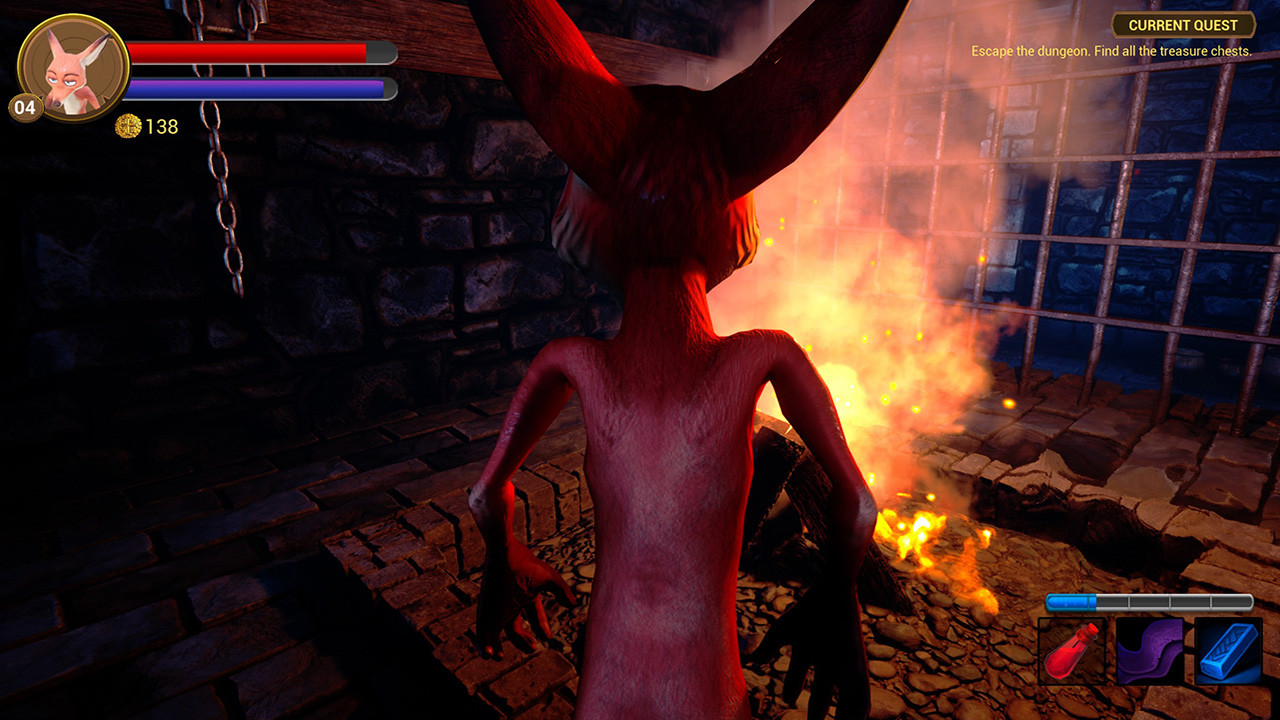Toggle the CURRENT QUEST banner display
Viewport: 1280px width, 720px height.
tap(1184, 24)
